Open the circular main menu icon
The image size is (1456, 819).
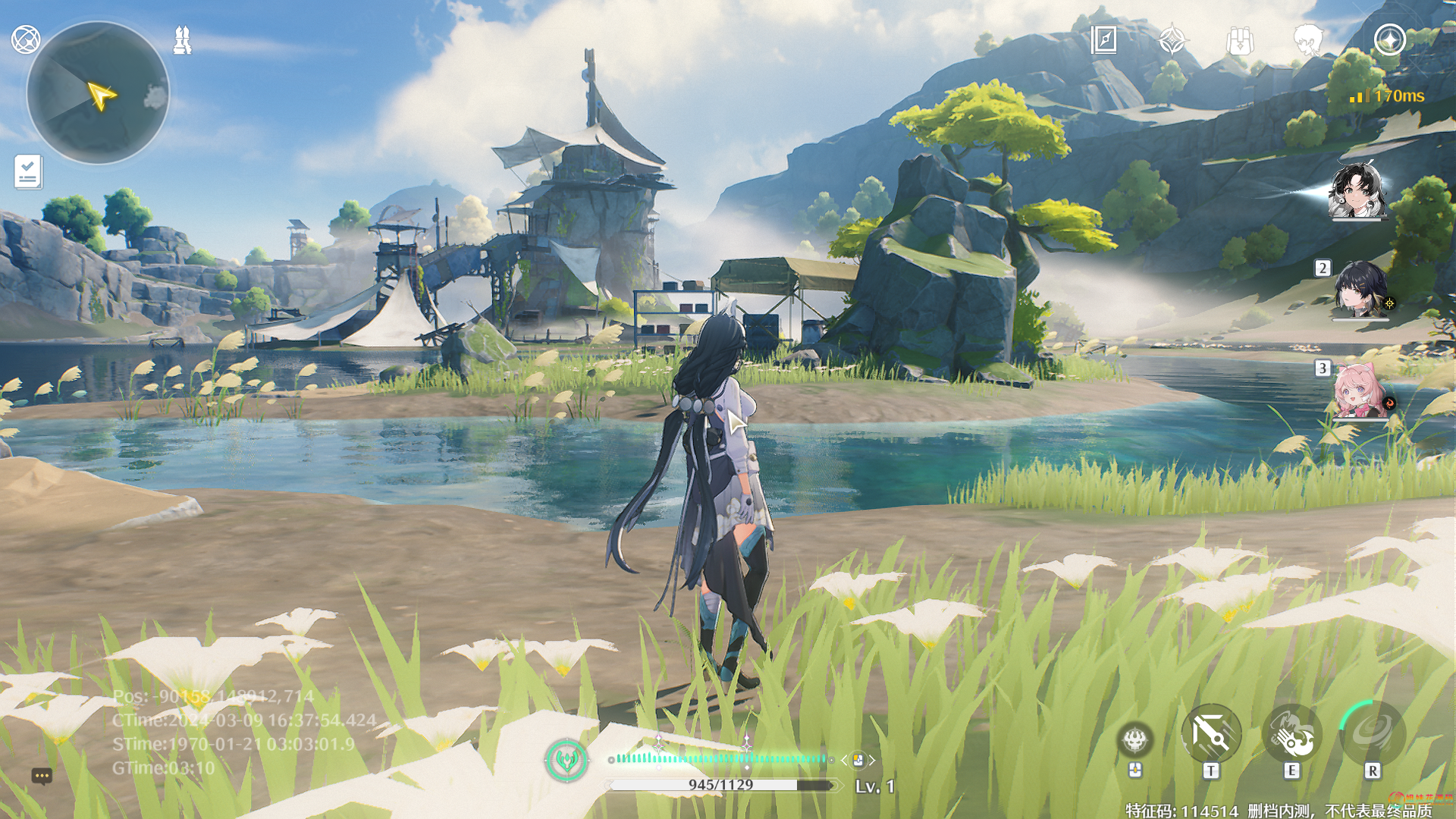[1389, 39]
